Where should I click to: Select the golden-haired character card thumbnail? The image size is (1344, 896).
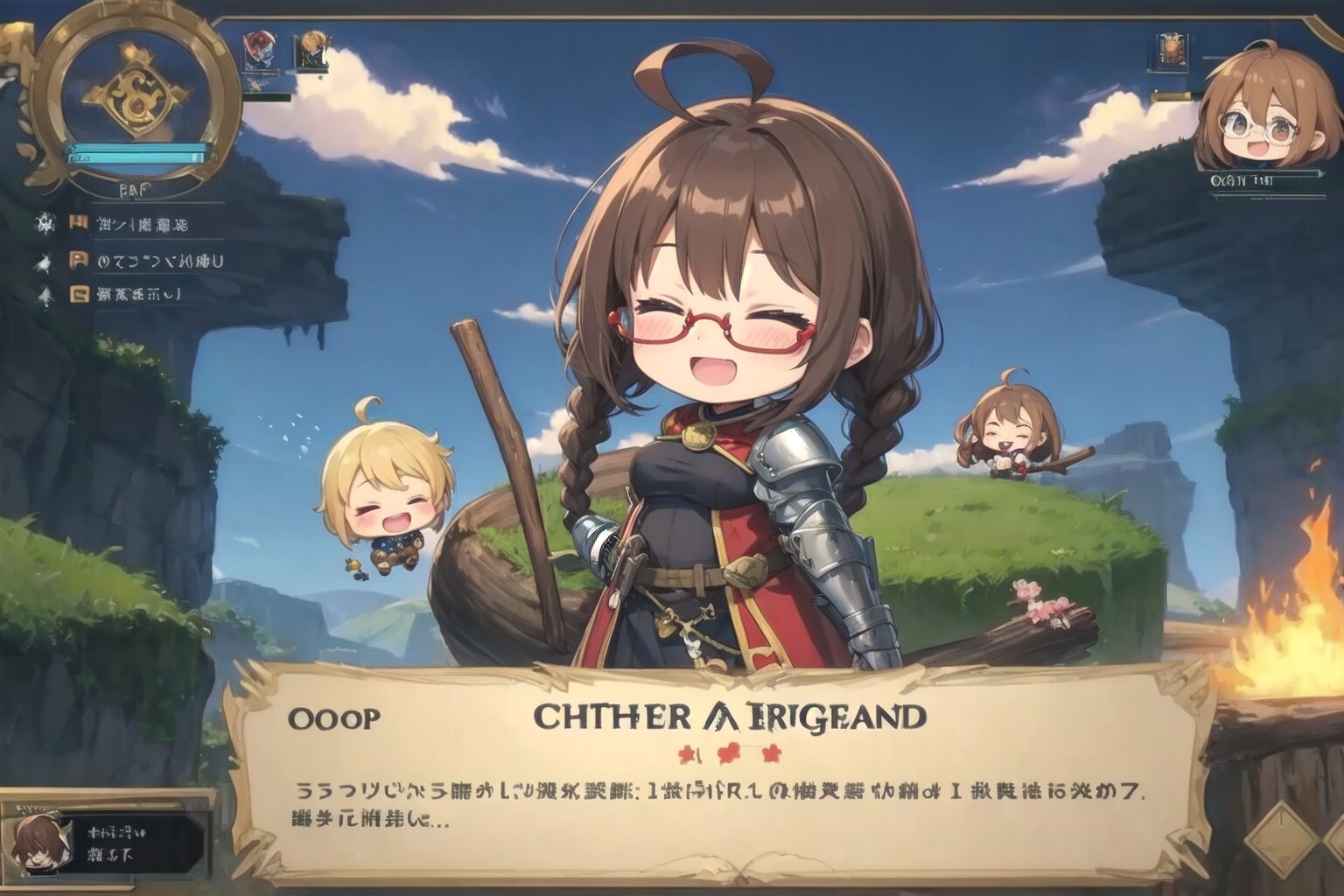[309, 51]
